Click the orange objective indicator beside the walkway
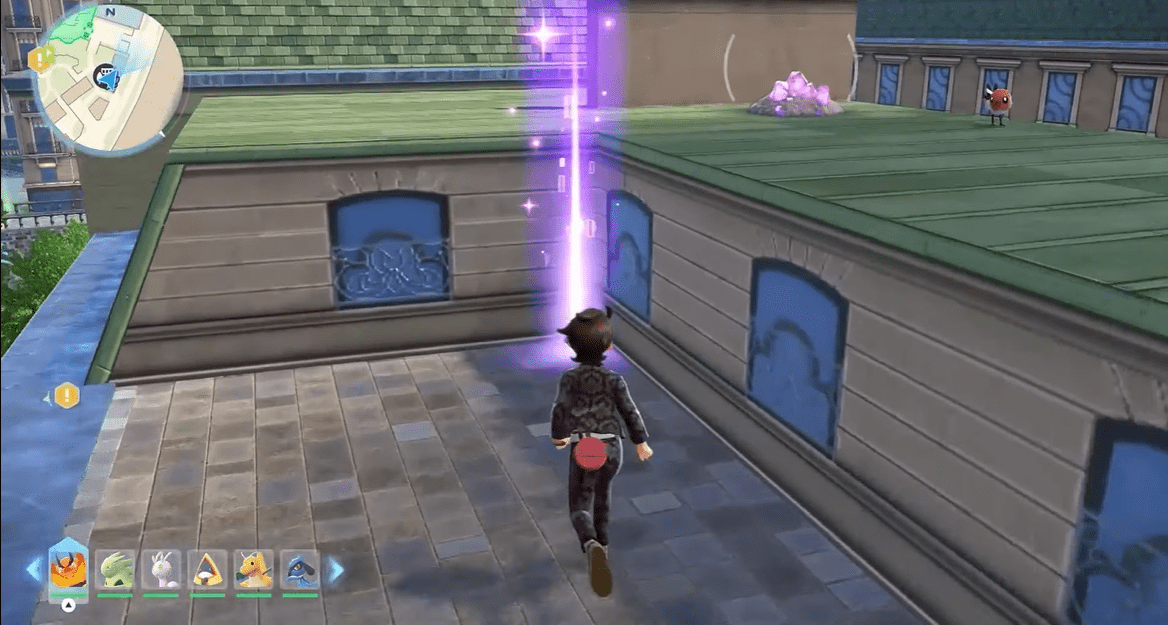Image resolution: width=1168 pixels, height=625 pixels. click(x=67, y=396)
